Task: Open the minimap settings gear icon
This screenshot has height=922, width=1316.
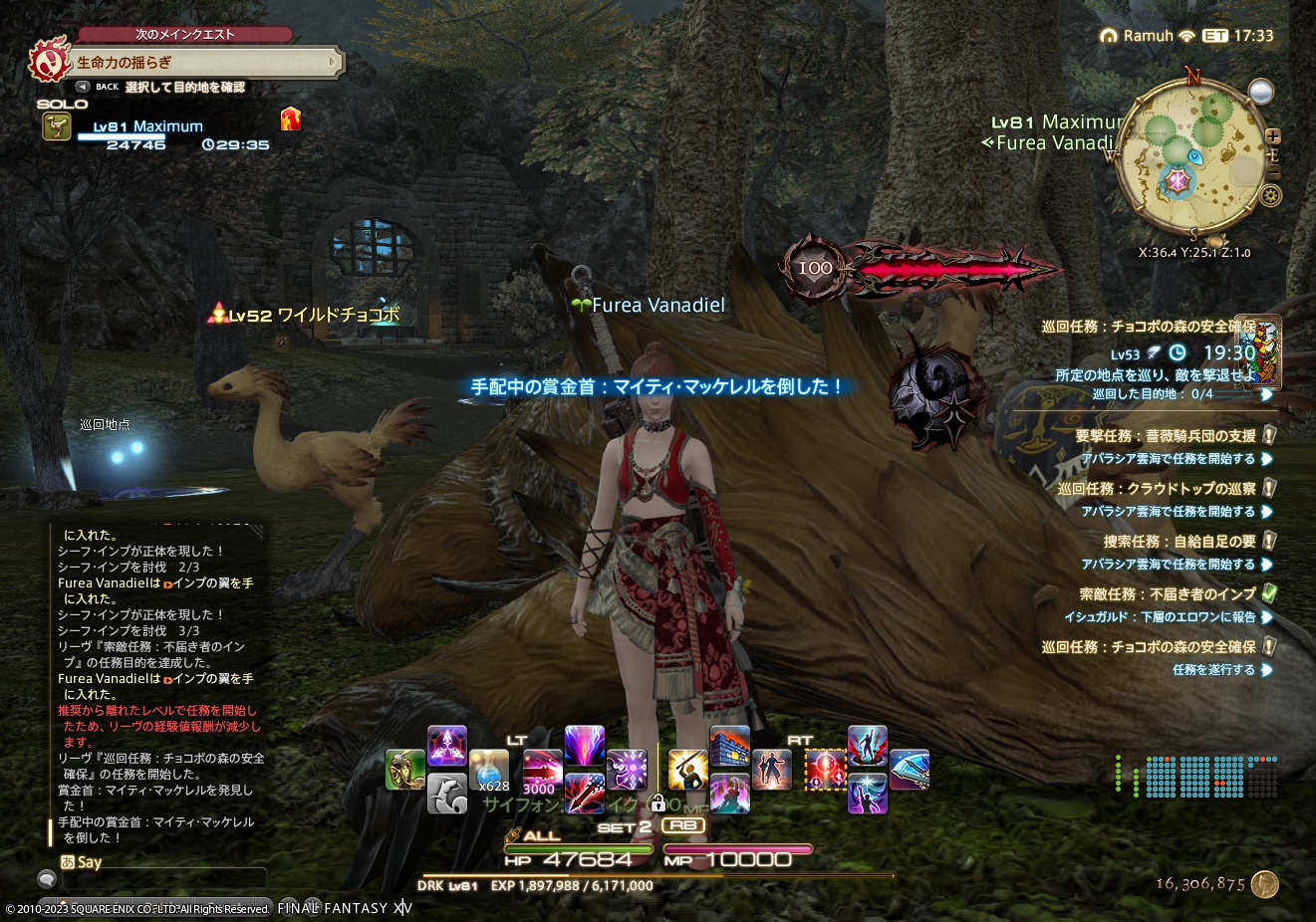Action: point(1272,193)
